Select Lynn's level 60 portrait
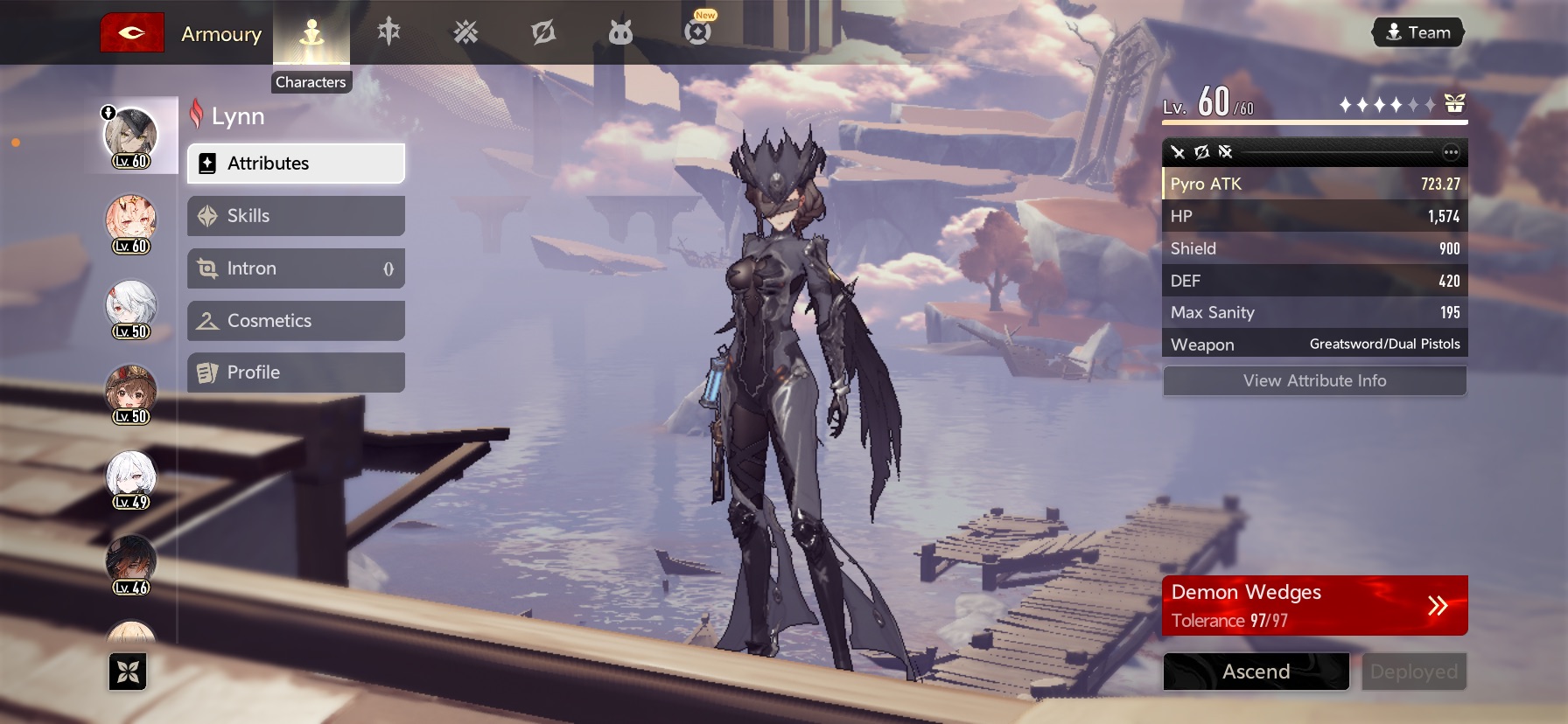The width and height of the screenshot is (1568, 724). pos(131,136)
